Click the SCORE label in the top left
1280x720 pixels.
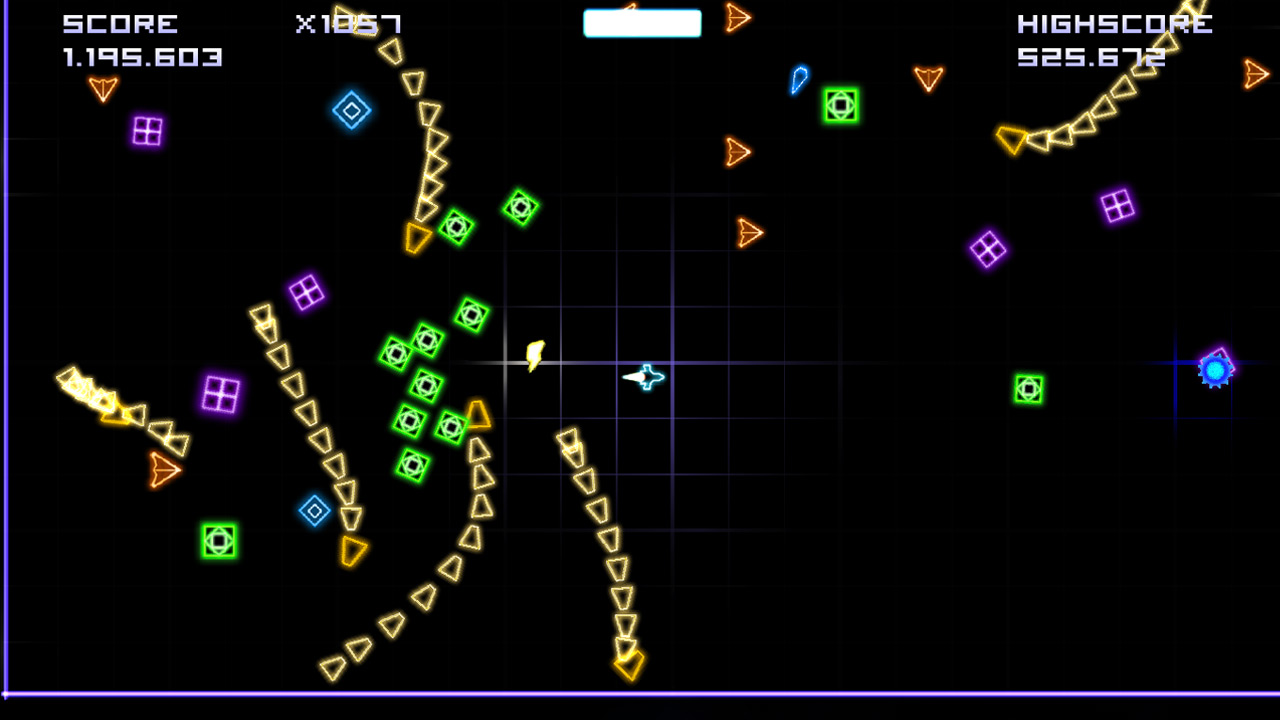pyautogui.click(x=120, y=23)
